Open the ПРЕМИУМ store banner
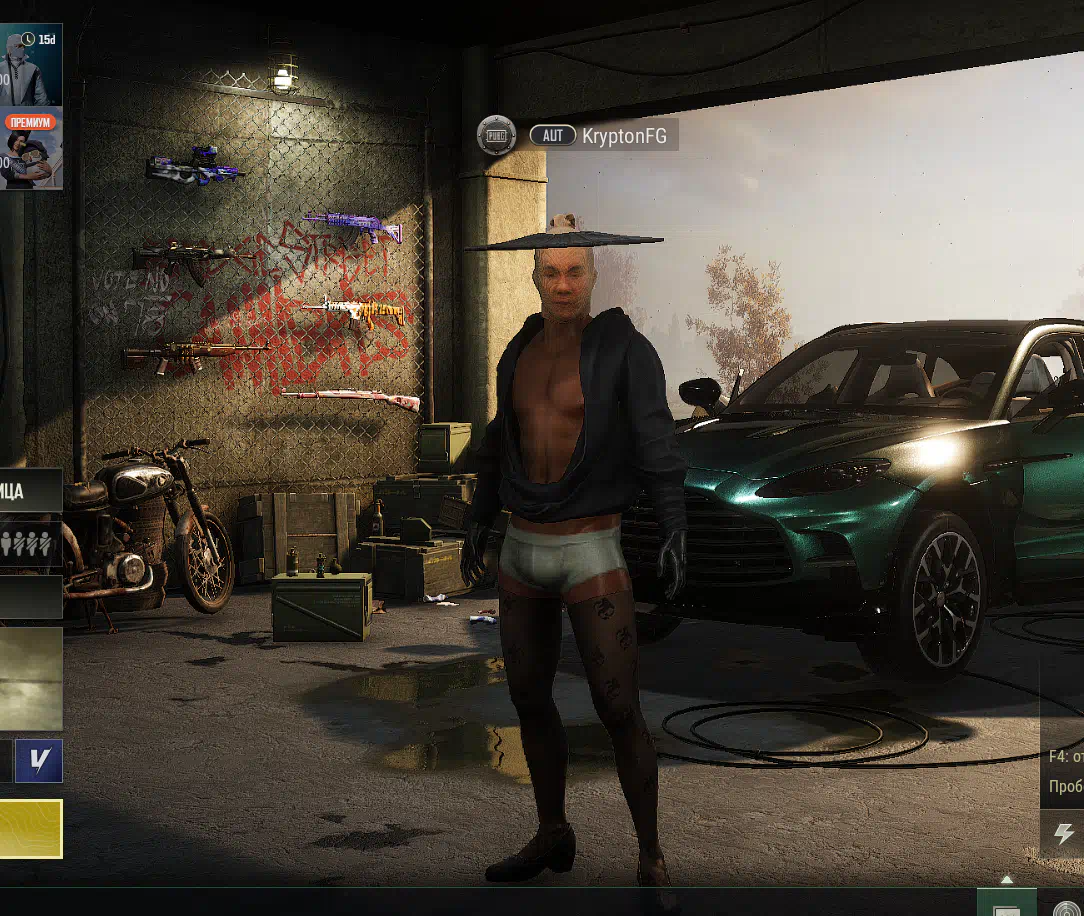 (30, 150)
